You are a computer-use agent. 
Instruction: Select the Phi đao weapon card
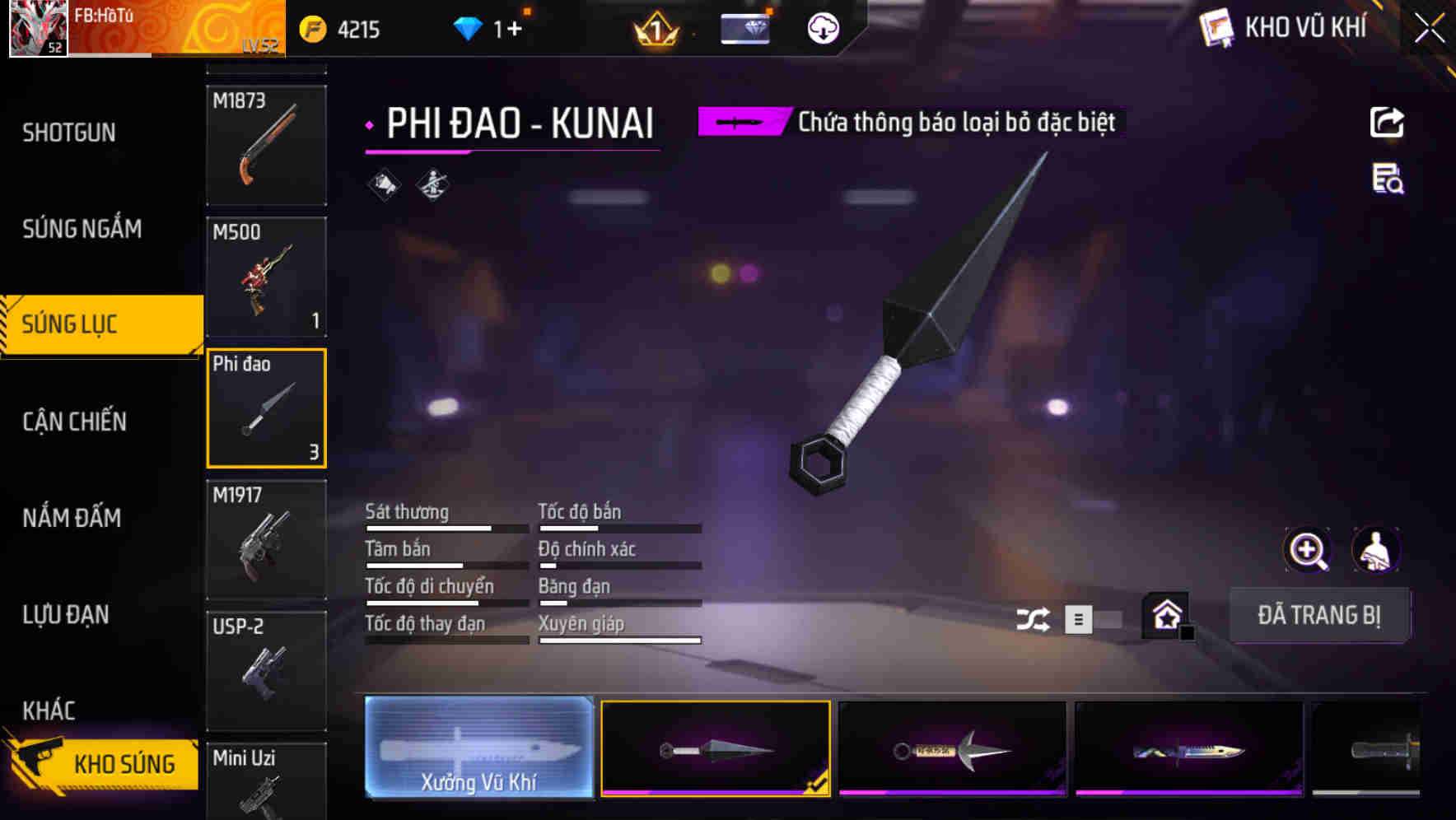pyautogui.click(x=266, y=408)
